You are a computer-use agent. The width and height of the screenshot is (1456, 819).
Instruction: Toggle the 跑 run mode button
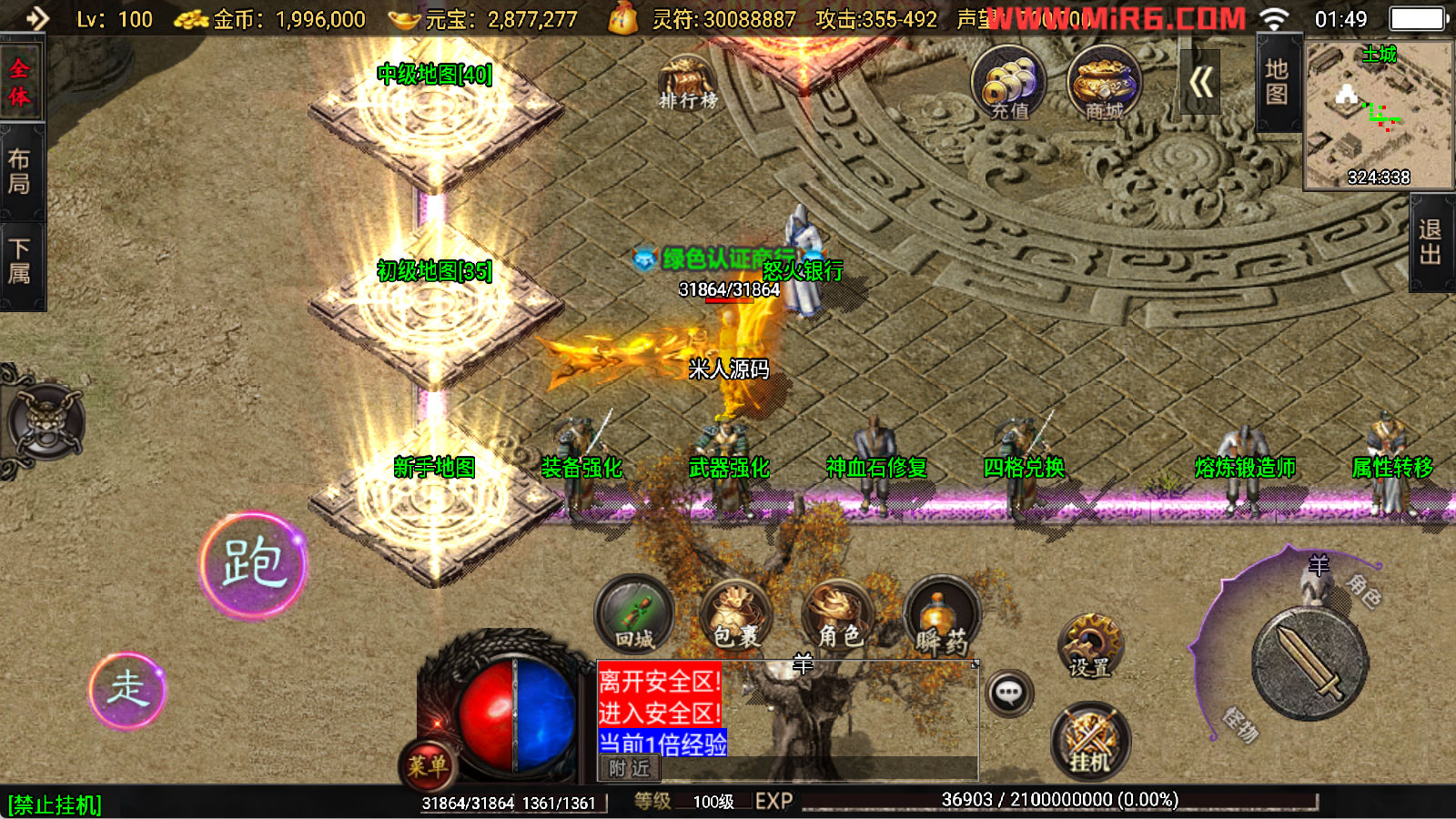tap(253, 564)
